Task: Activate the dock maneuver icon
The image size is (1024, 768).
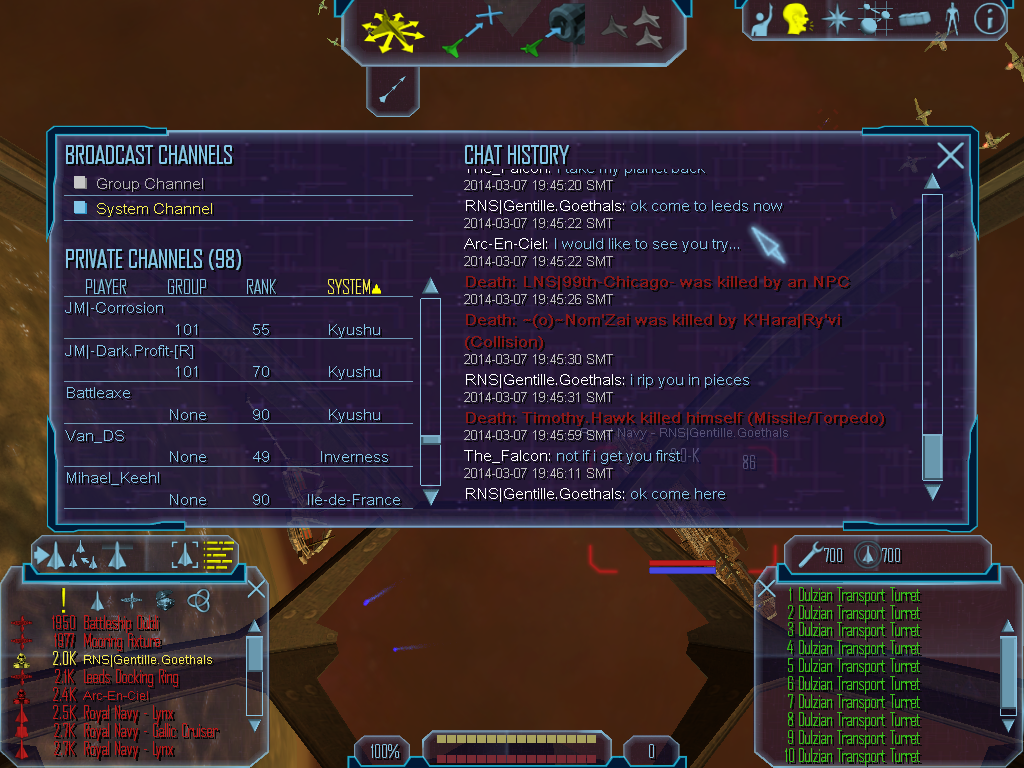Action: (x=555, y=28)
